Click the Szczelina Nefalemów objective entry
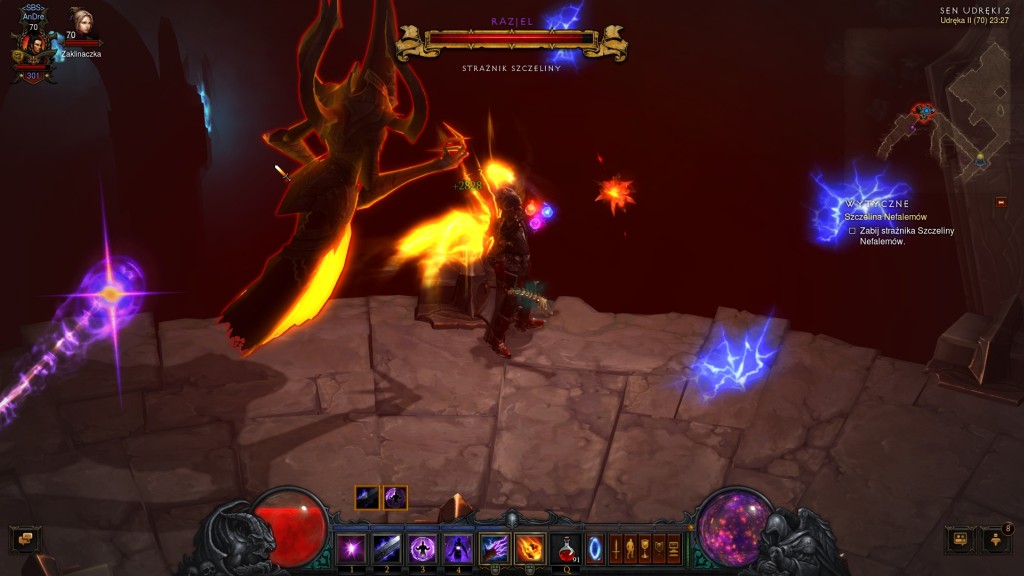Image resolution: width=1024 pixels, height=576 pixels. 887,217
